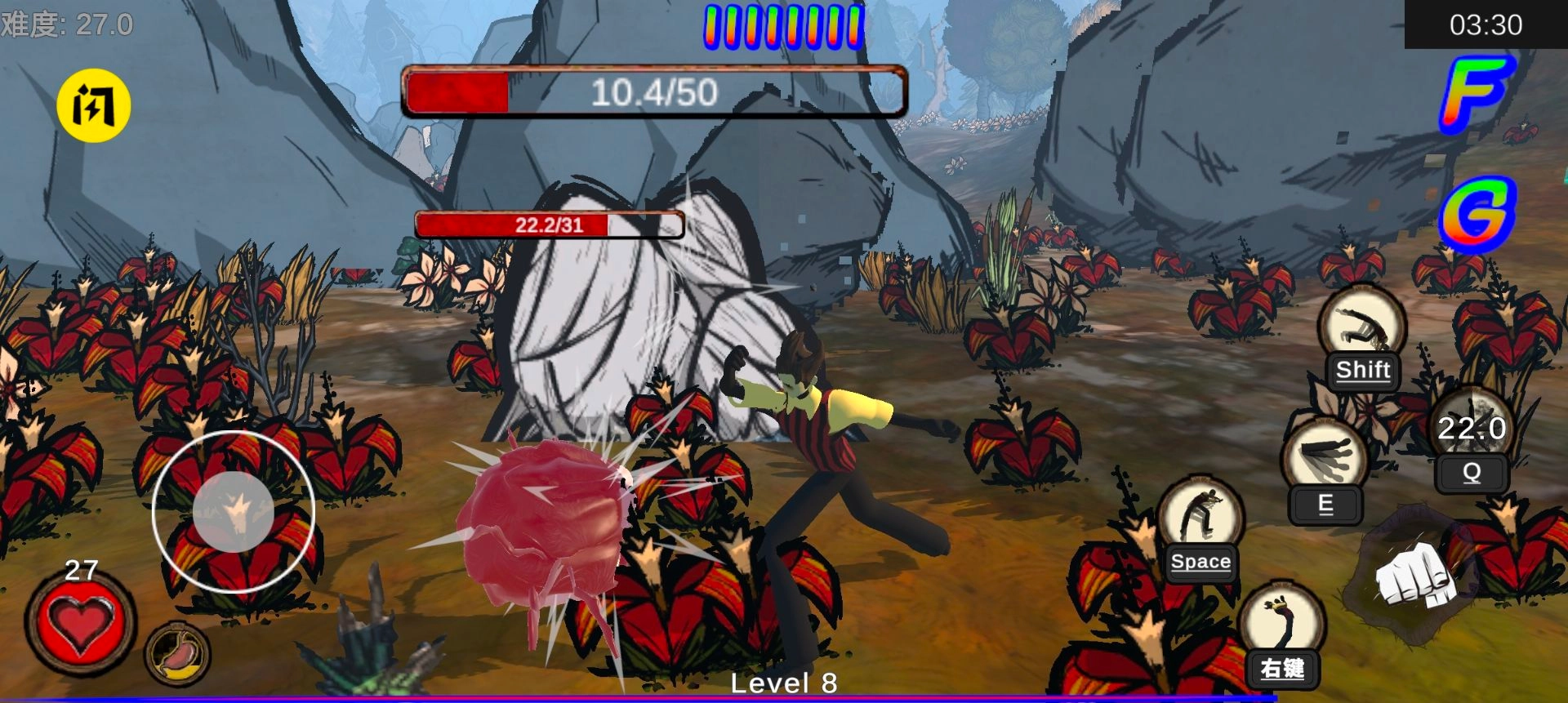1568x703 pixels.
Task: Select the Q ability on cooldown
Action: coord(1472,433)
